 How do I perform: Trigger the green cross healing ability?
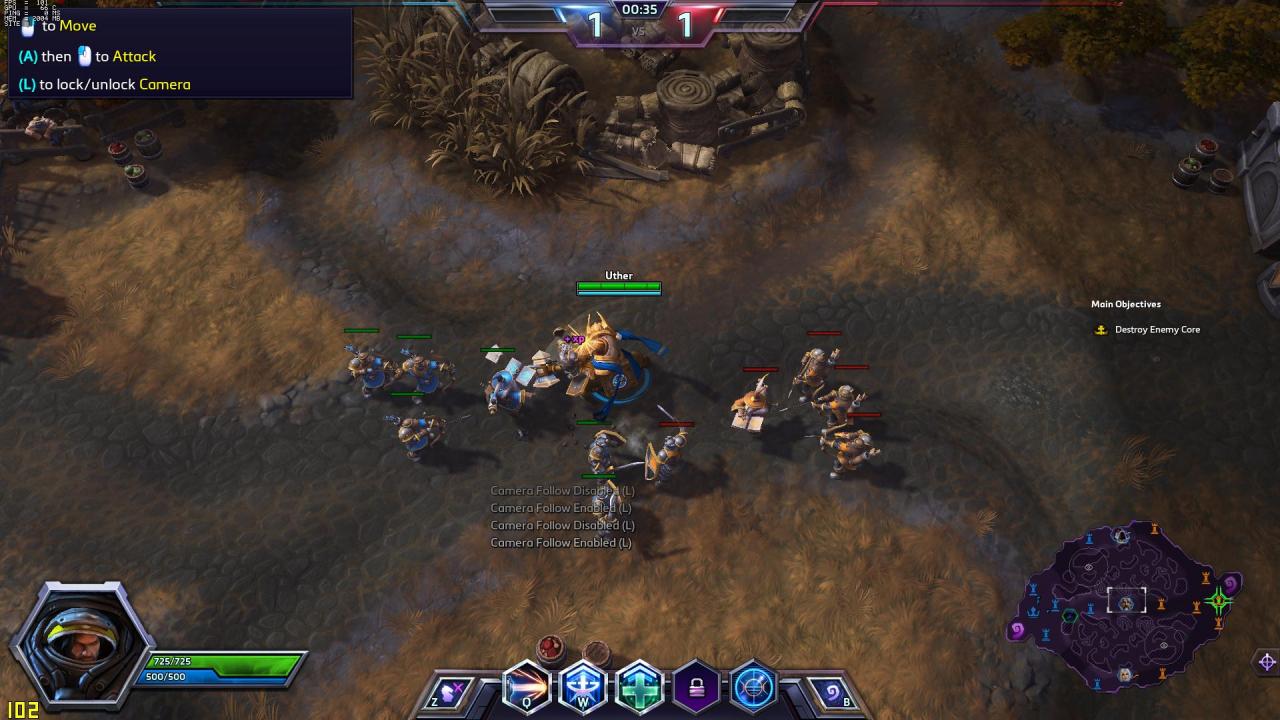(640, 688)
